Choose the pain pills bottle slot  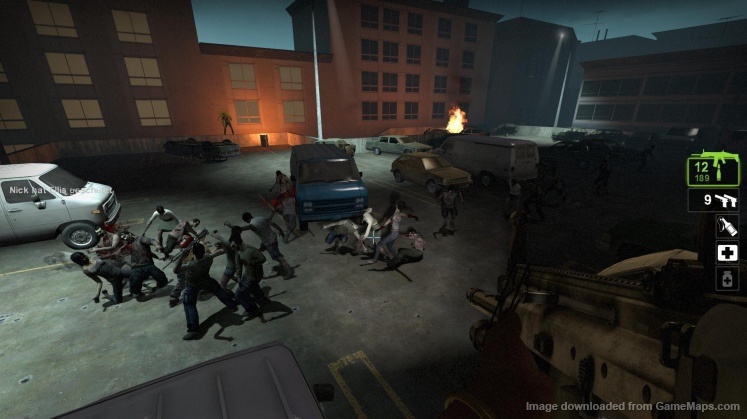pyautogui.click(x=727, y=279)
